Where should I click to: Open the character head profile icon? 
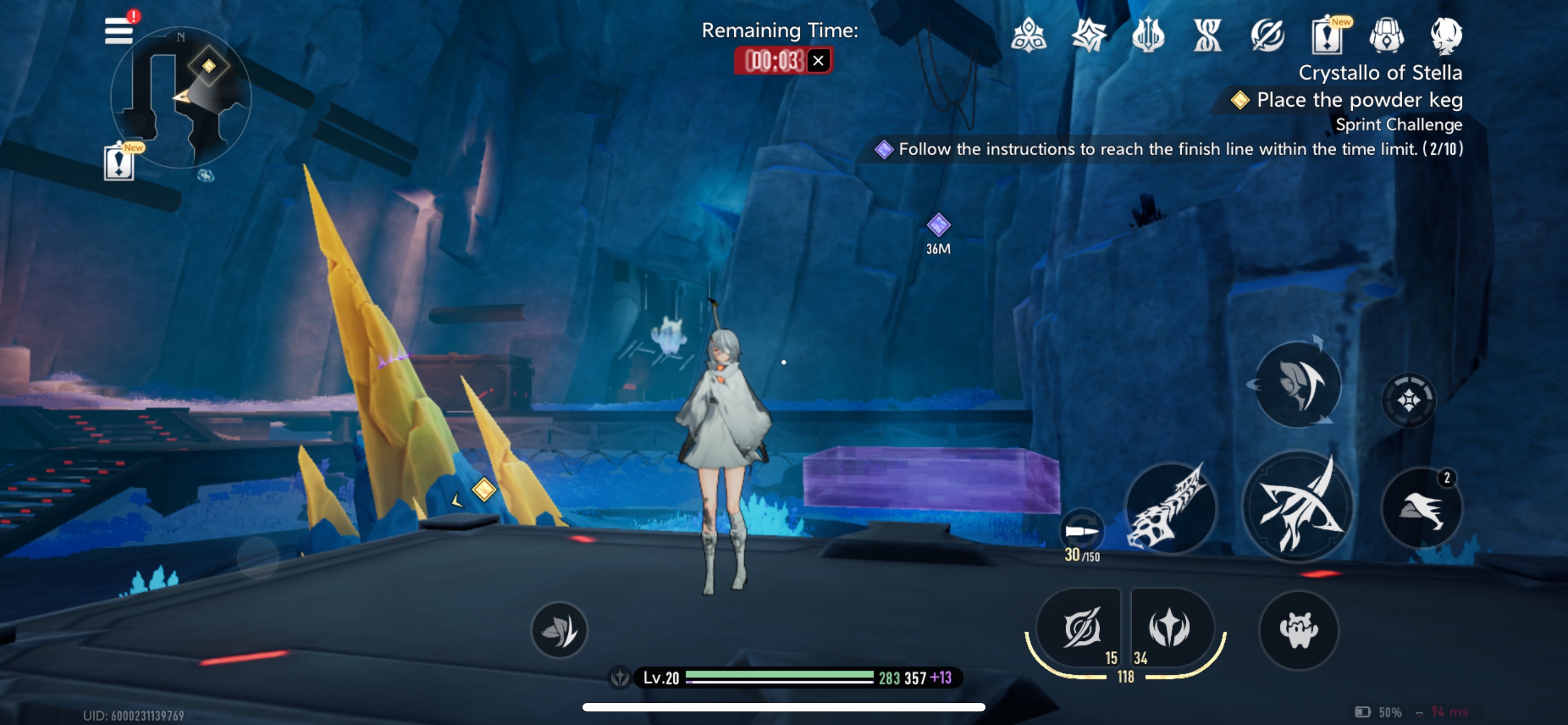1446,36
